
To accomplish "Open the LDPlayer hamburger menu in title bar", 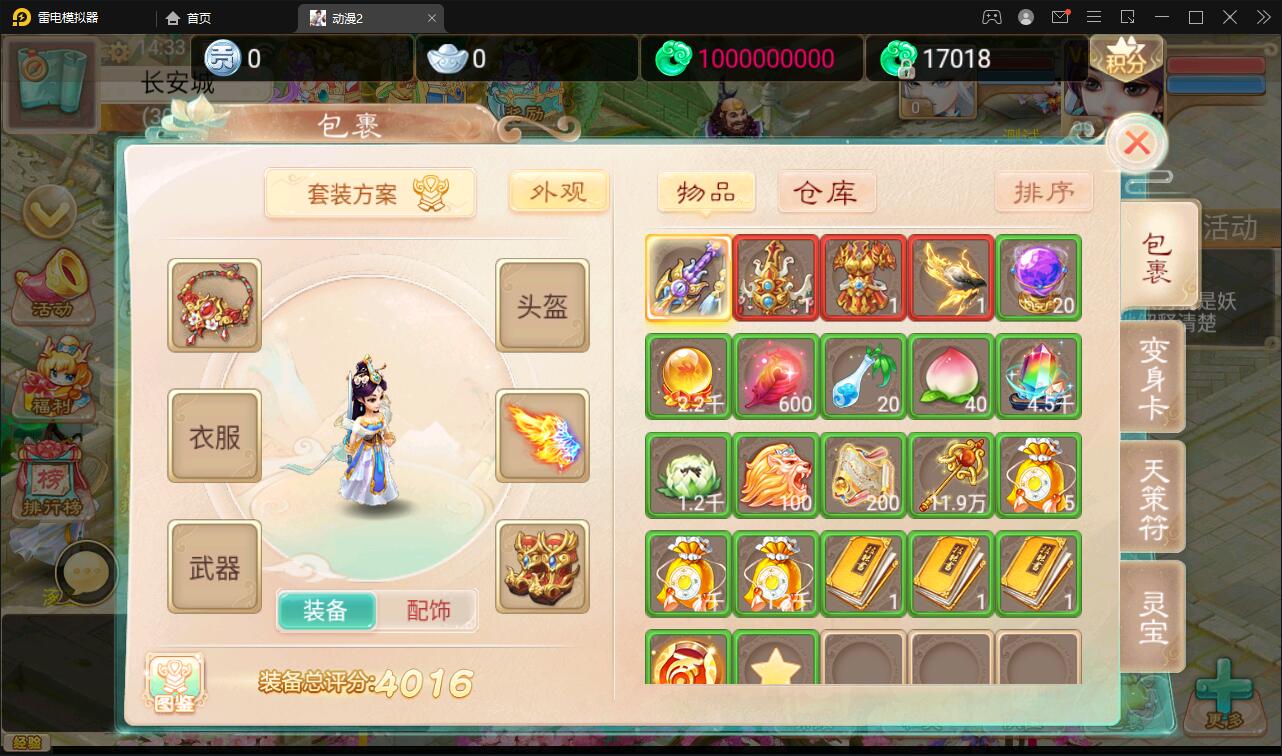I will (1094, 17).
